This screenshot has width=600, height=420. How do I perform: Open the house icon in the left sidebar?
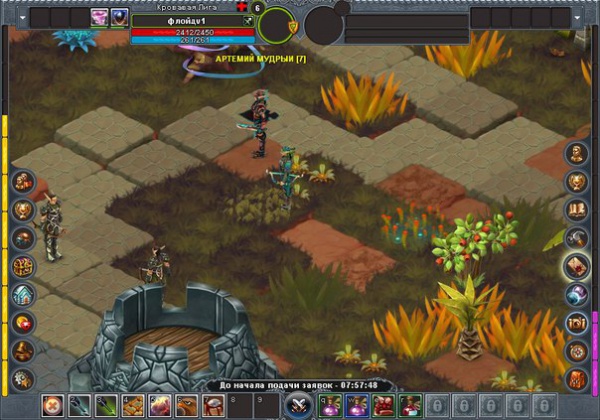[x=24, y=295]
